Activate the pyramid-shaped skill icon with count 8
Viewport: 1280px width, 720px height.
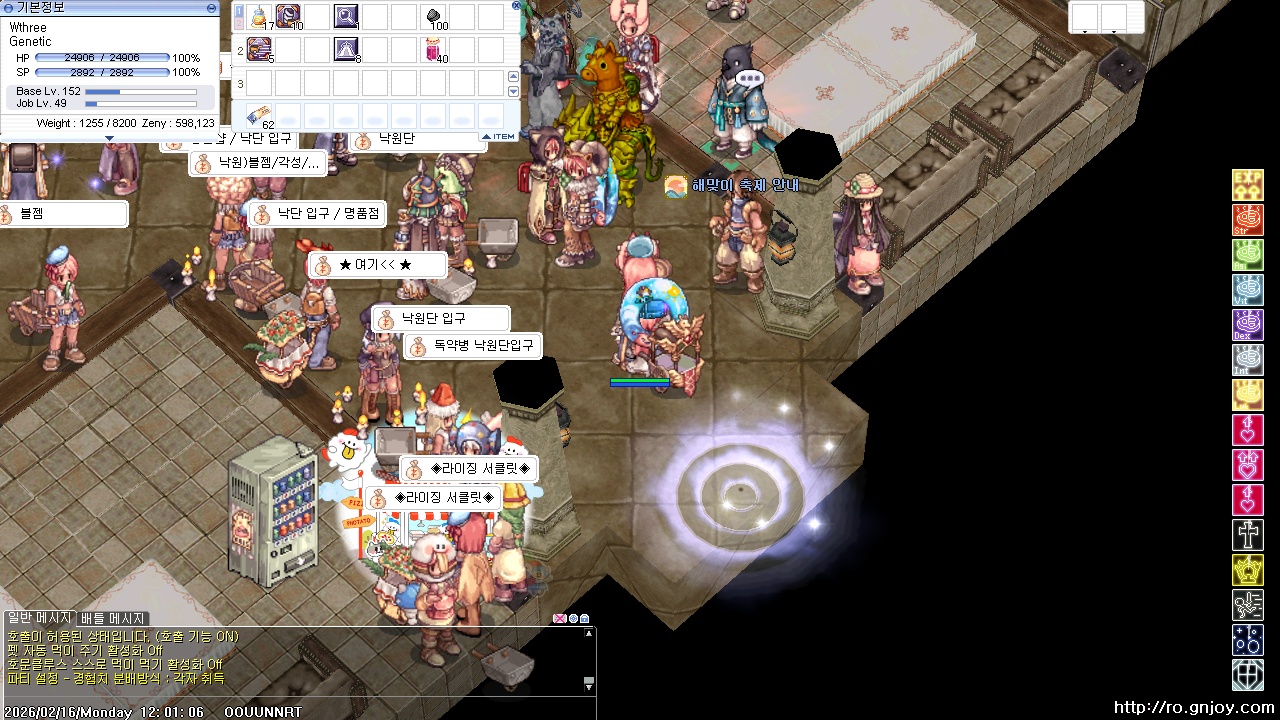click(347, 48)
